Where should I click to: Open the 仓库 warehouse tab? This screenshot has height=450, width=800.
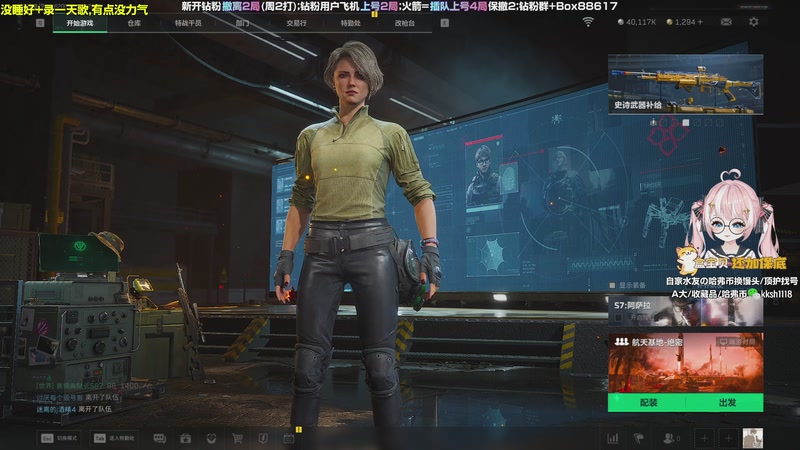[x=134, y=22]
